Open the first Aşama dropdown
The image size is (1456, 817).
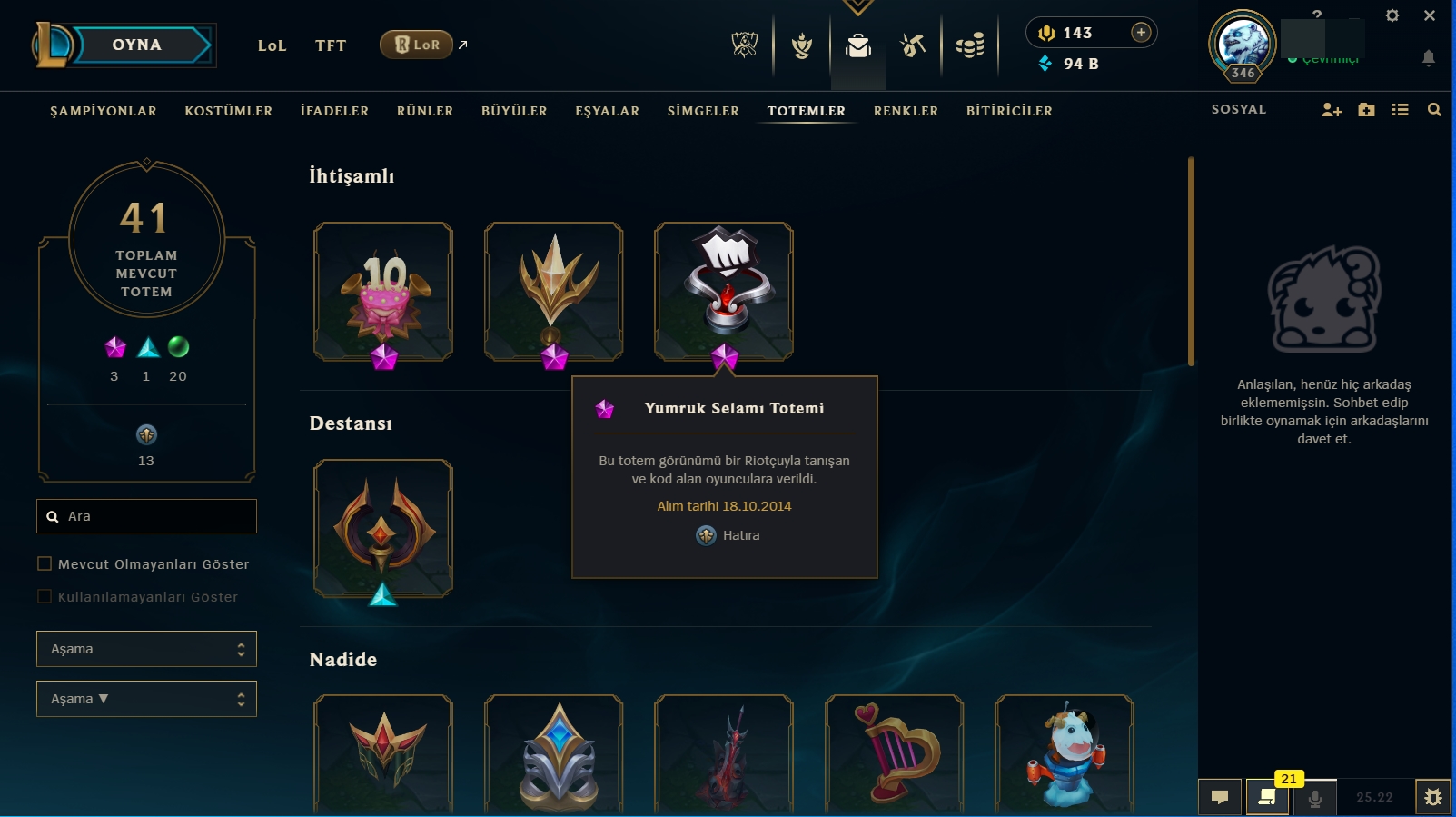tap(146, 649)
